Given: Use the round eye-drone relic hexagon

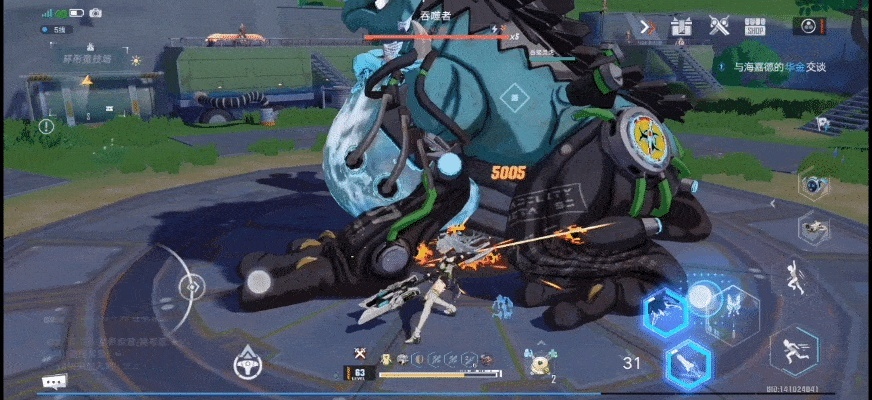Looking at the screenshot, I should tap(813, 185).
